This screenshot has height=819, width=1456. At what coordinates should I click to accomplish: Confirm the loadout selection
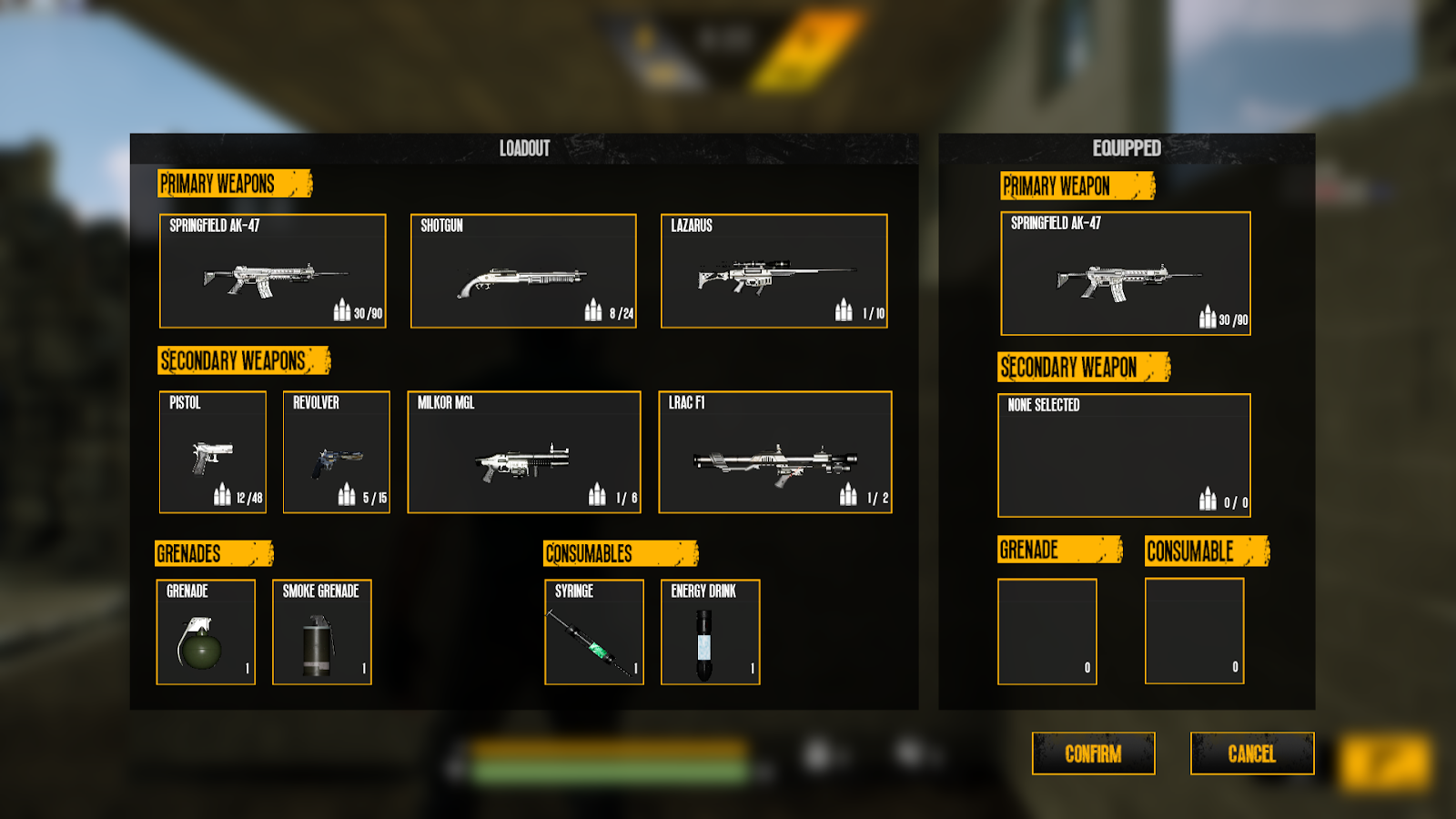click(x=1093, y=753)
